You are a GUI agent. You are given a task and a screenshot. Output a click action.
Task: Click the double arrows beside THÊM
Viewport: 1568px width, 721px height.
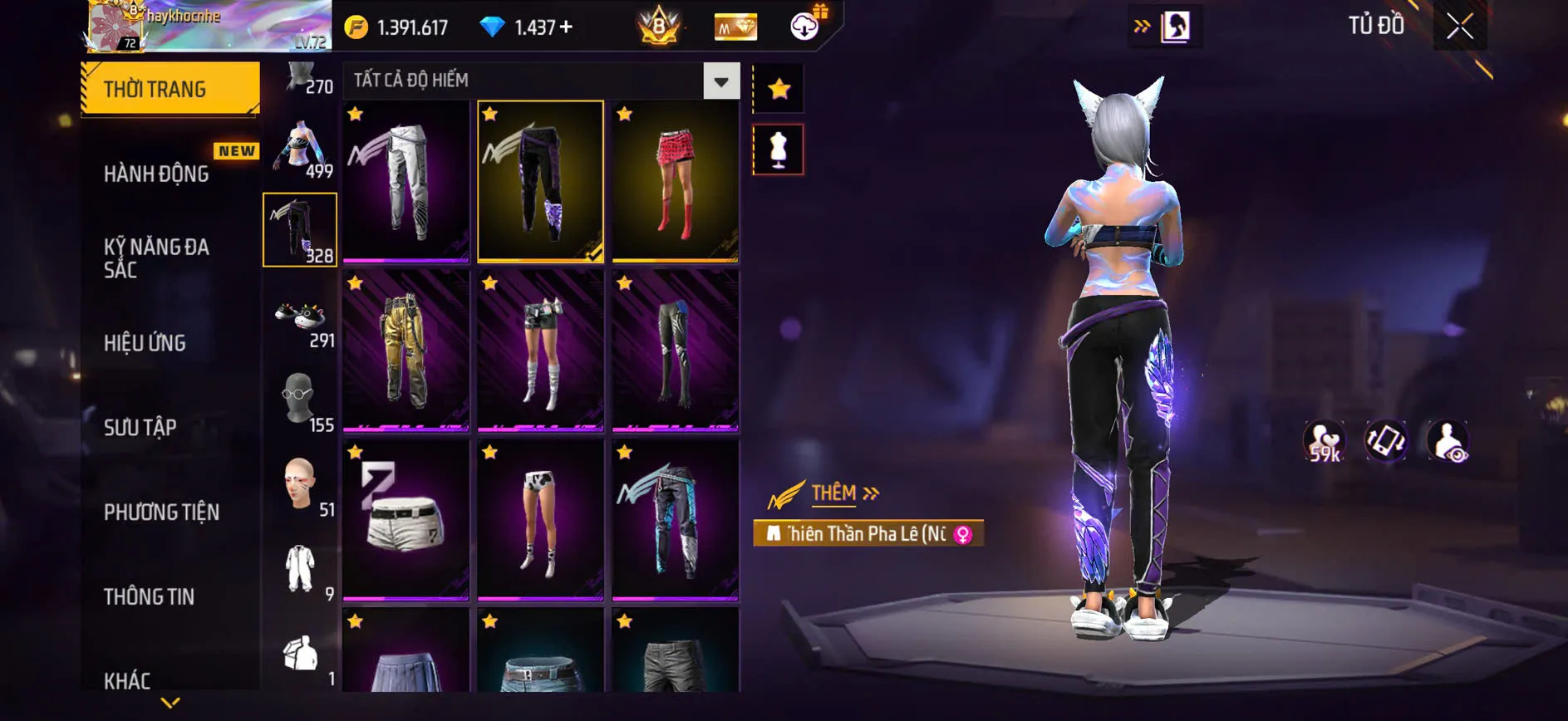click(x=872, y=491)
